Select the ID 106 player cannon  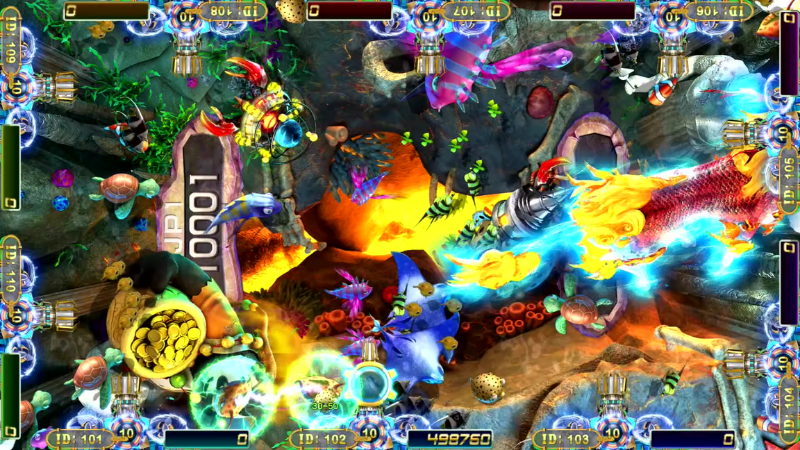(x=672, y=55)
